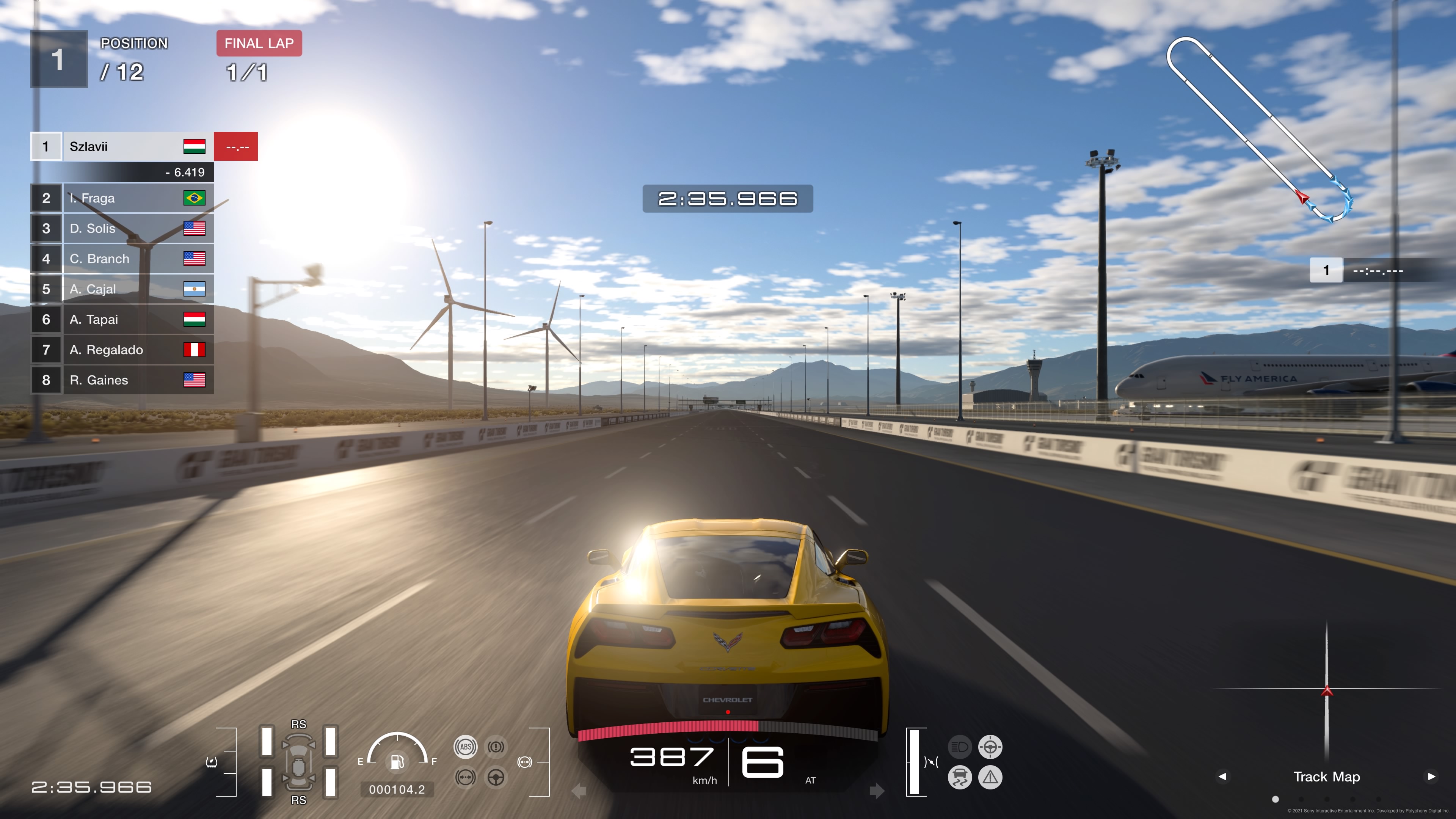Select R. Gaines at position eight
The width and height of the screenshot is (1456, 819).
(121, 380)
